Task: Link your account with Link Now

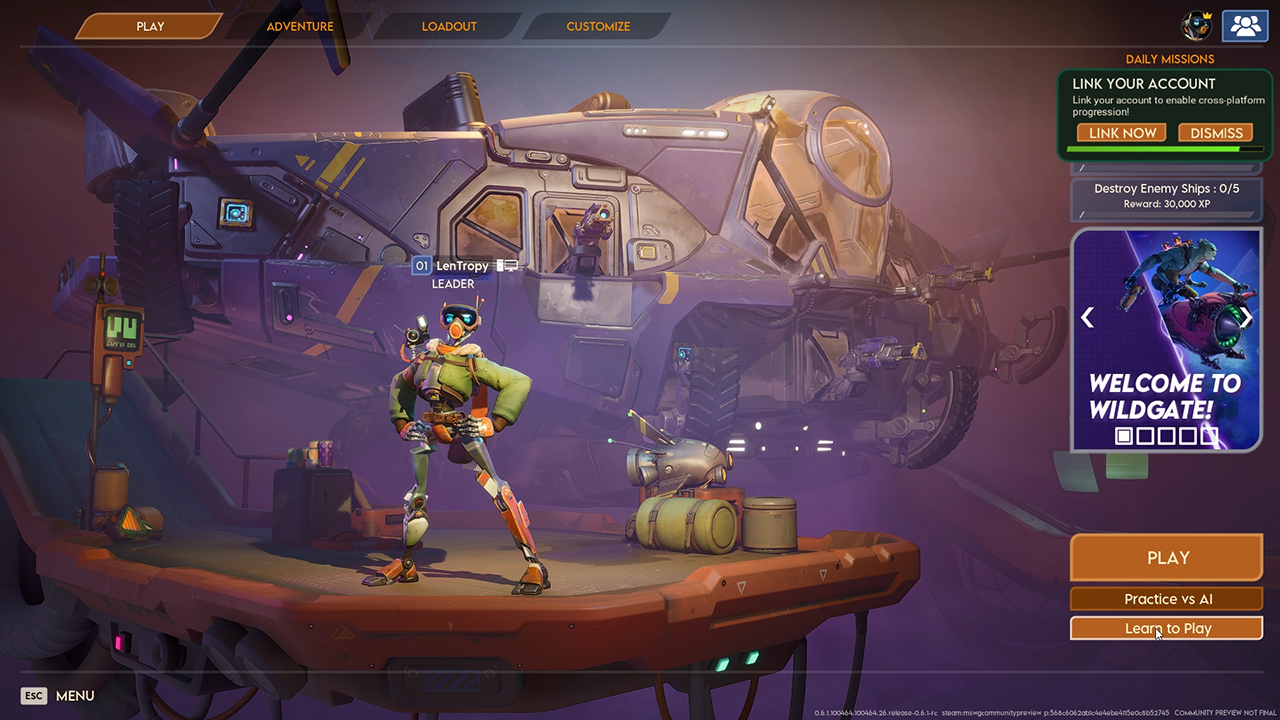Action: click(1122, 133)
